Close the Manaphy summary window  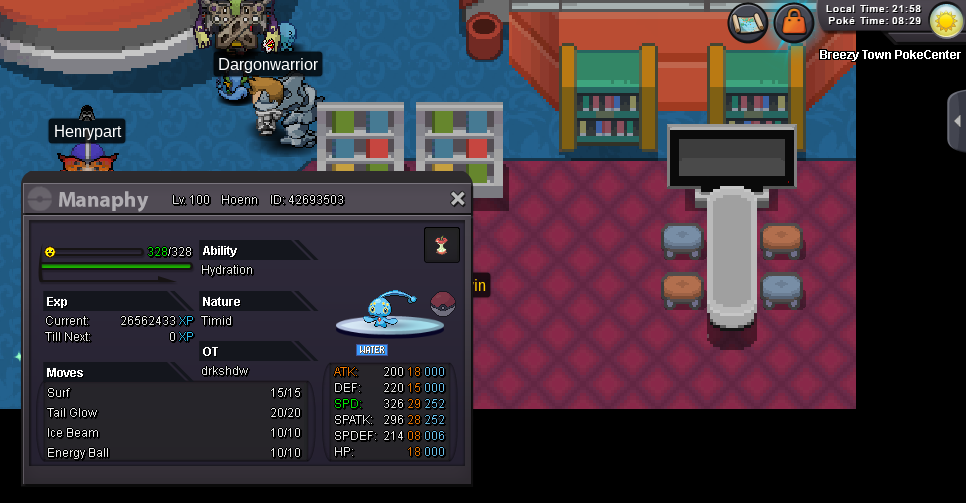(x=458, y=199)
